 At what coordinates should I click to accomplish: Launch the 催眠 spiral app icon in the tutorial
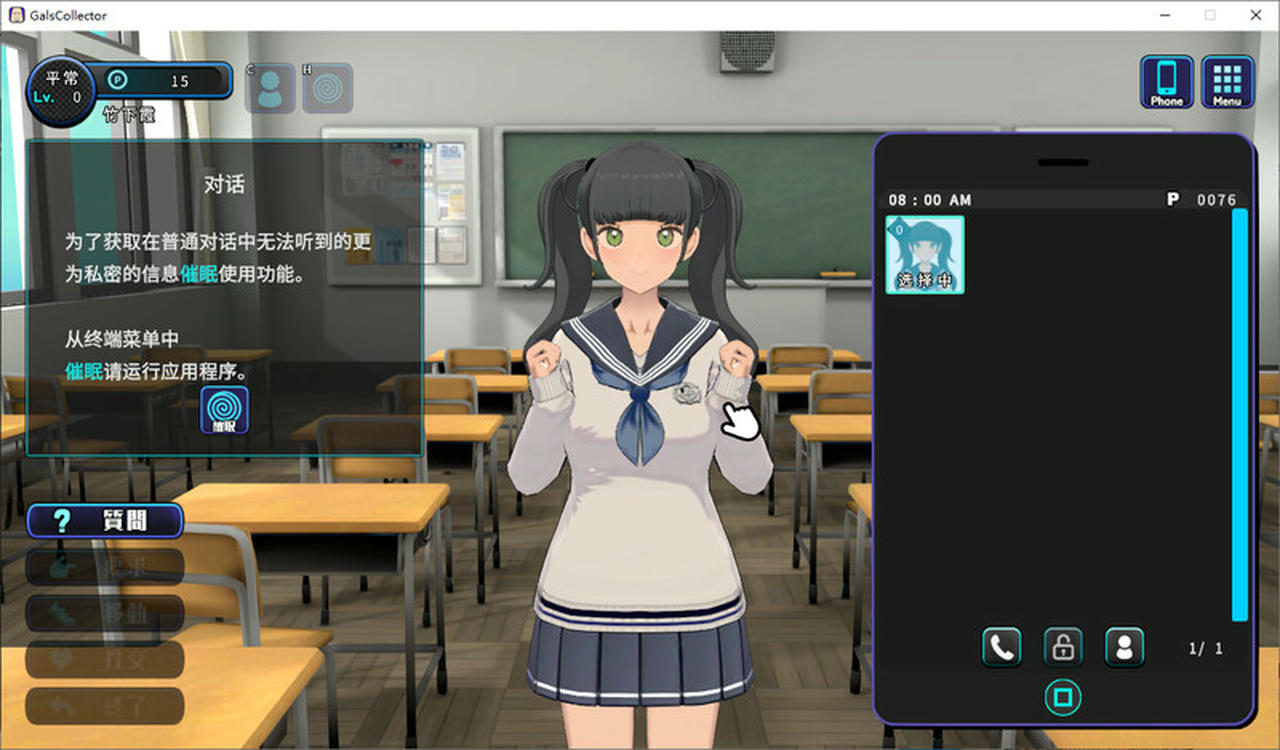click(x=225, y=409)
